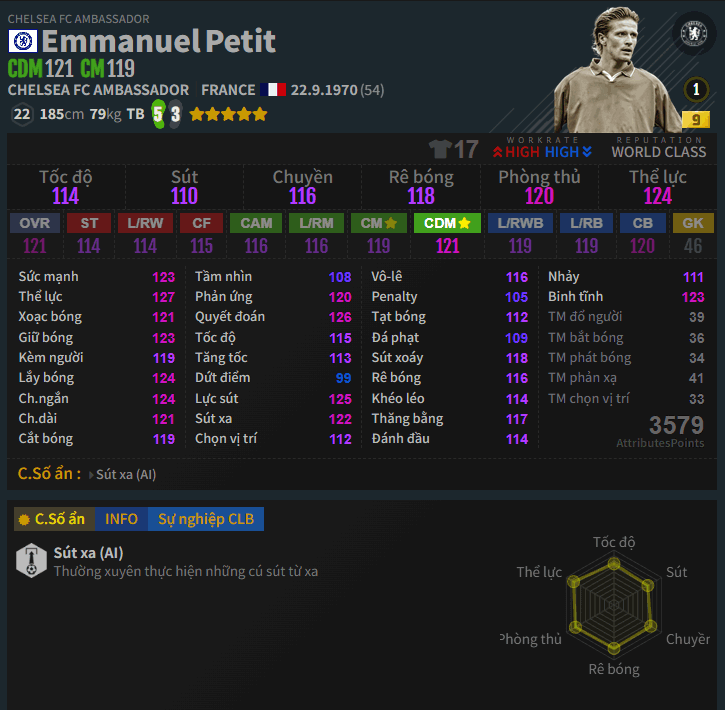Screen dimensions: 725x710
Task: Select the L/RW position box
Action: click(145, 223)
